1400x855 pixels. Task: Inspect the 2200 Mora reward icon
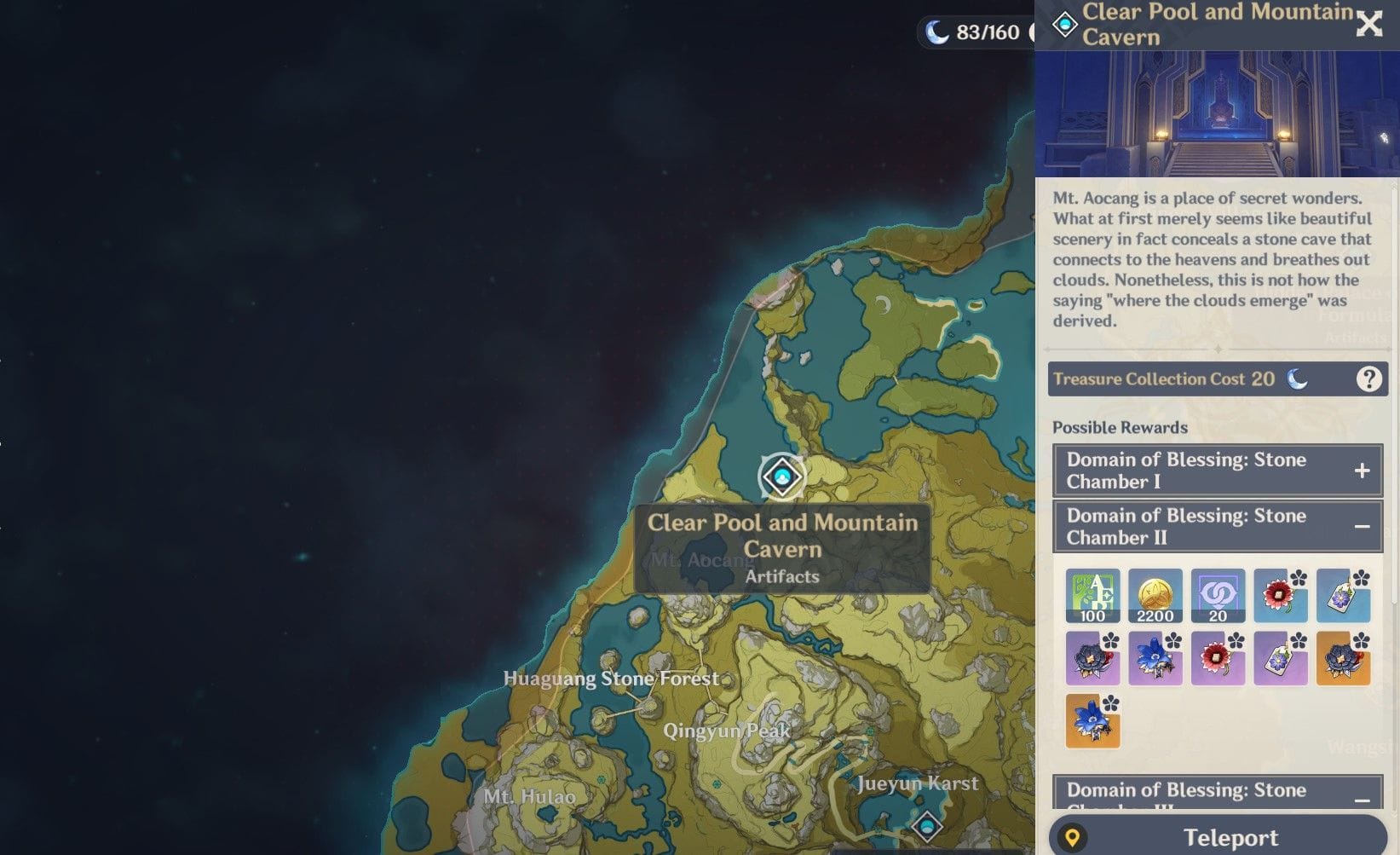1155,596
